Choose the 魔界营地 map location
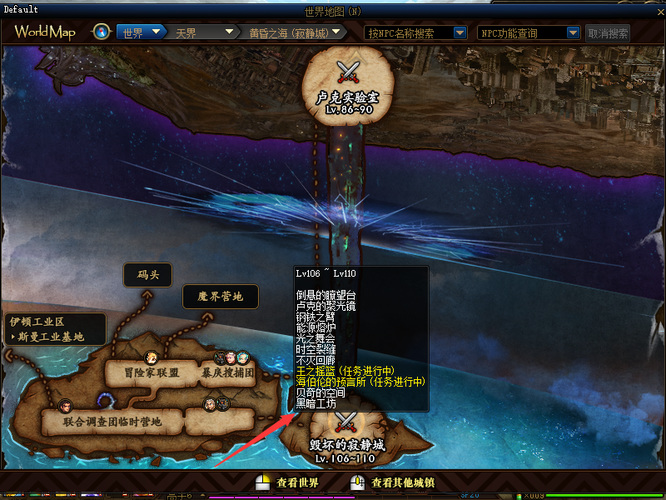This screenshot has width=666, height=500. click(x=219, y=297)
